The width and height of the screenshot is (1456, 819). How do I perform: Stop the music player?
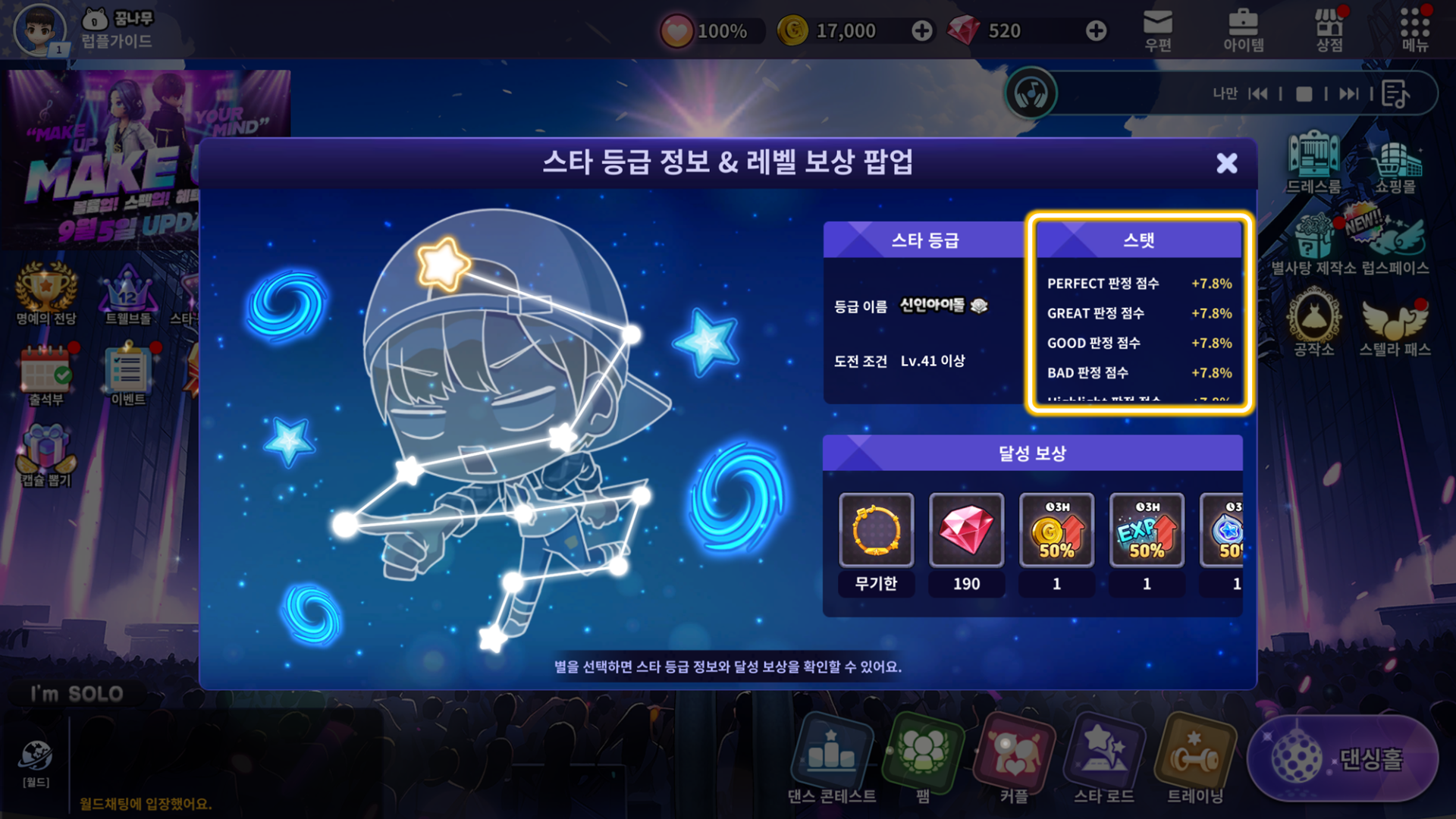pyautogui.click(x=1304, y=94)
